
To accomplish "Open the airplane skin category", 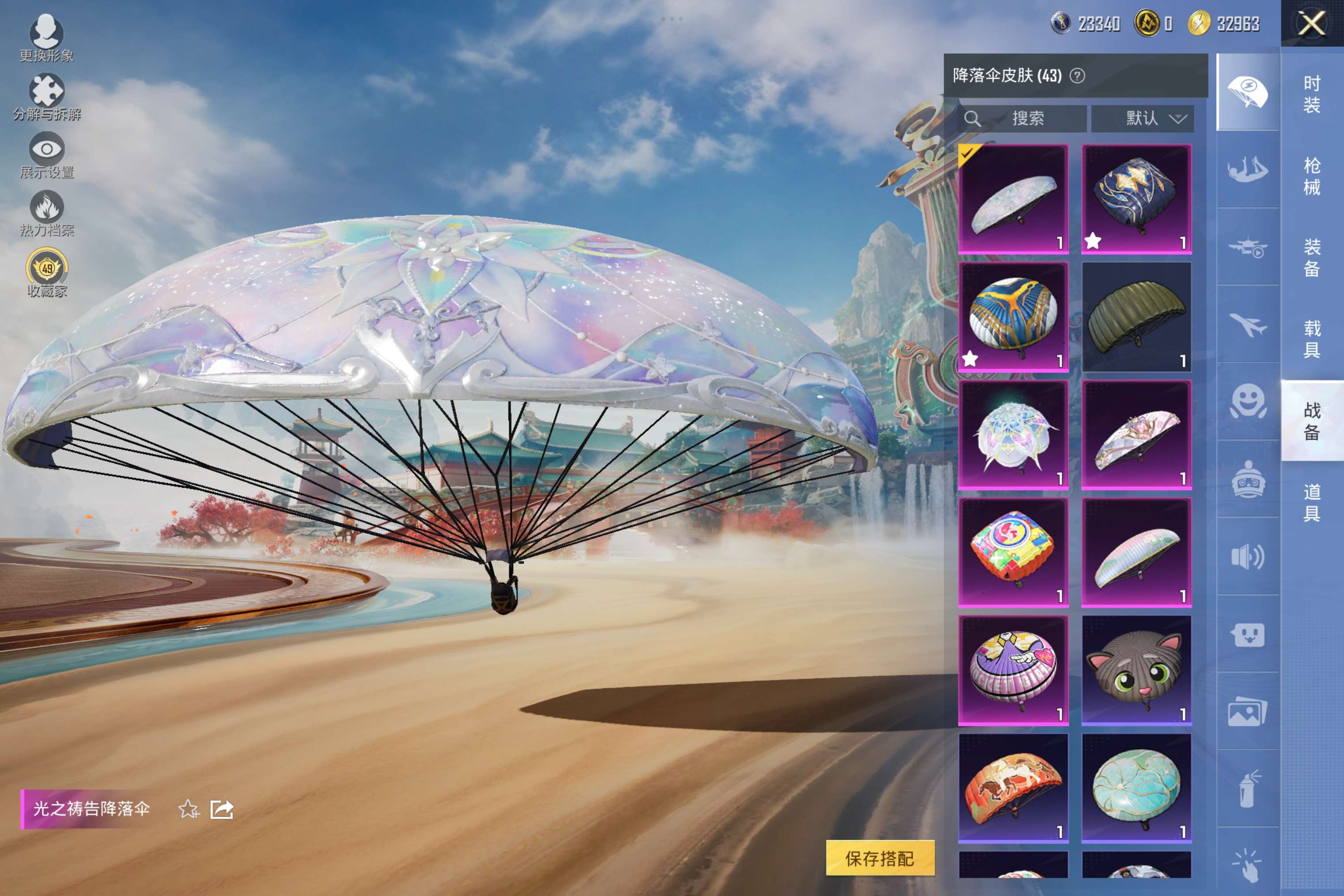I will (1248, 325).
